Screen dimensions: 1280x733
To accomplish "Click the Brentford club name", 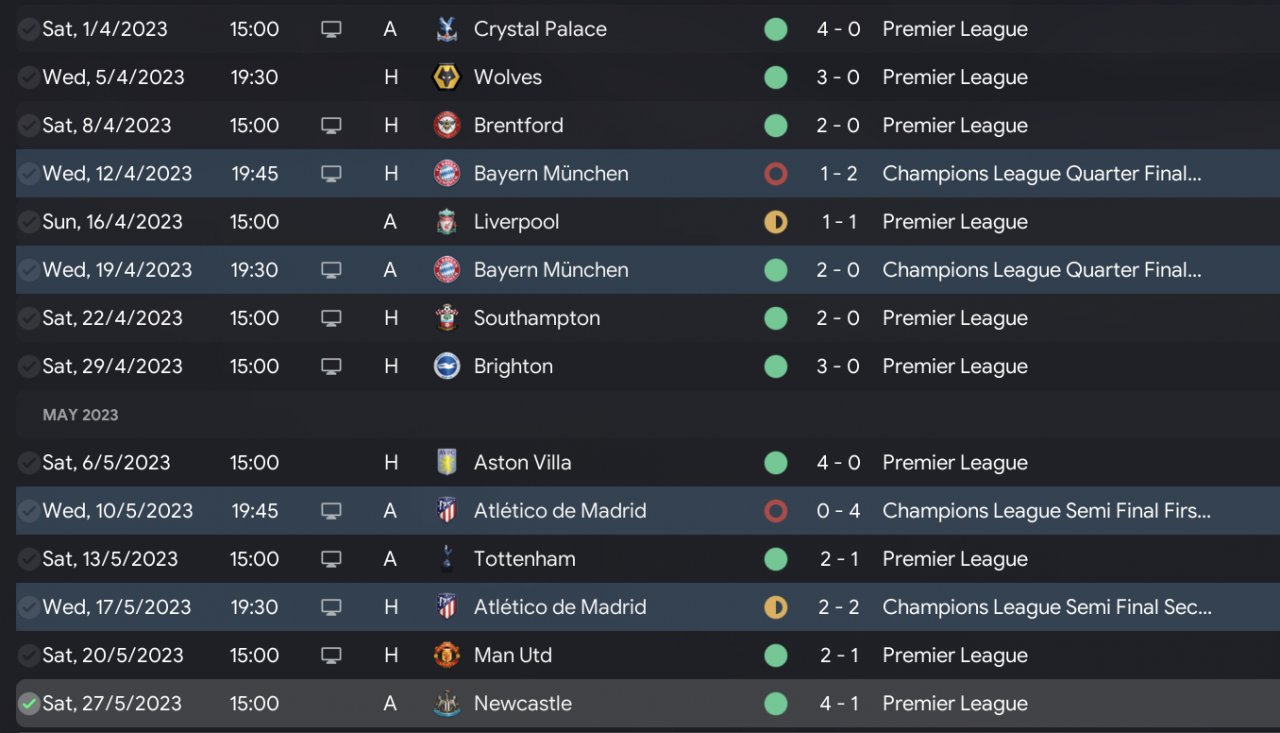I will [x=518, y=125].
